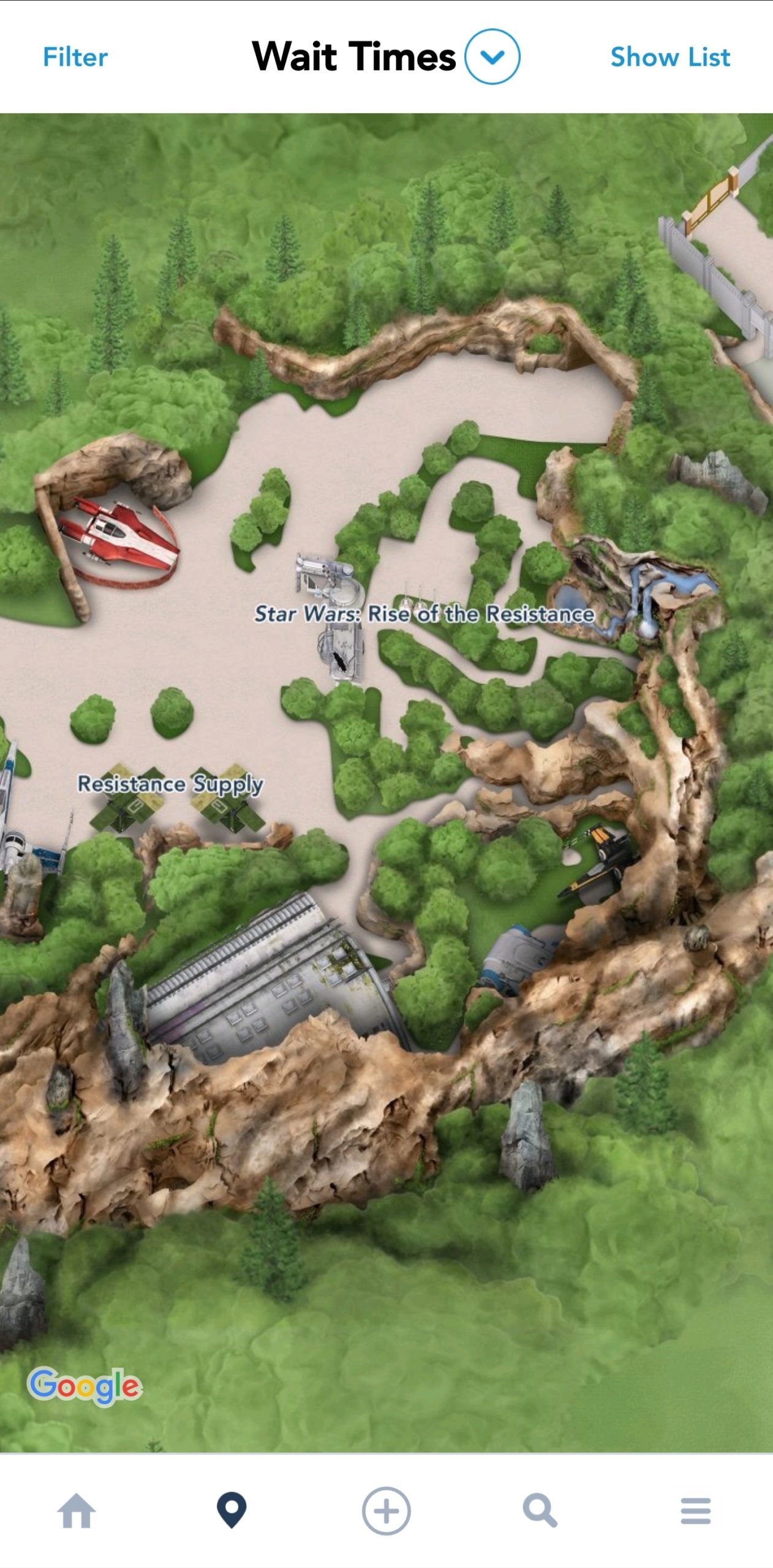
Task: Select the Star Wars: Rise of the Resistance label
Action: 424,614
